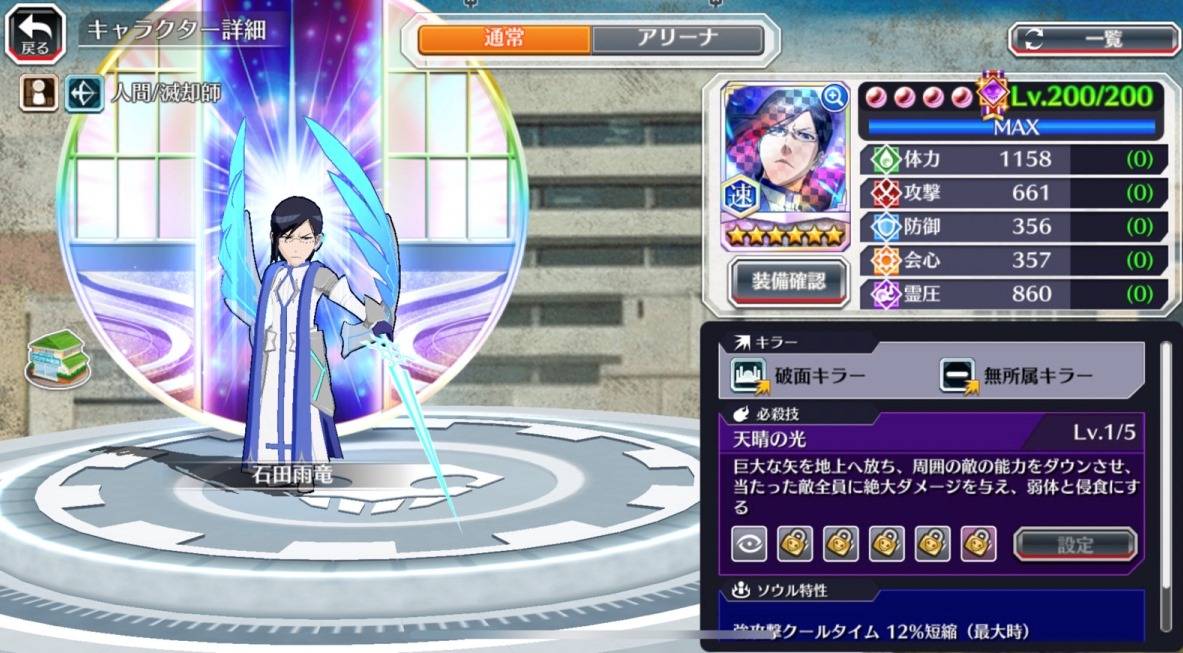Viewport: 1183px width, 653px height.
Task: Toggle the eye view icon for the special move
Action: [x=749, y=543]
